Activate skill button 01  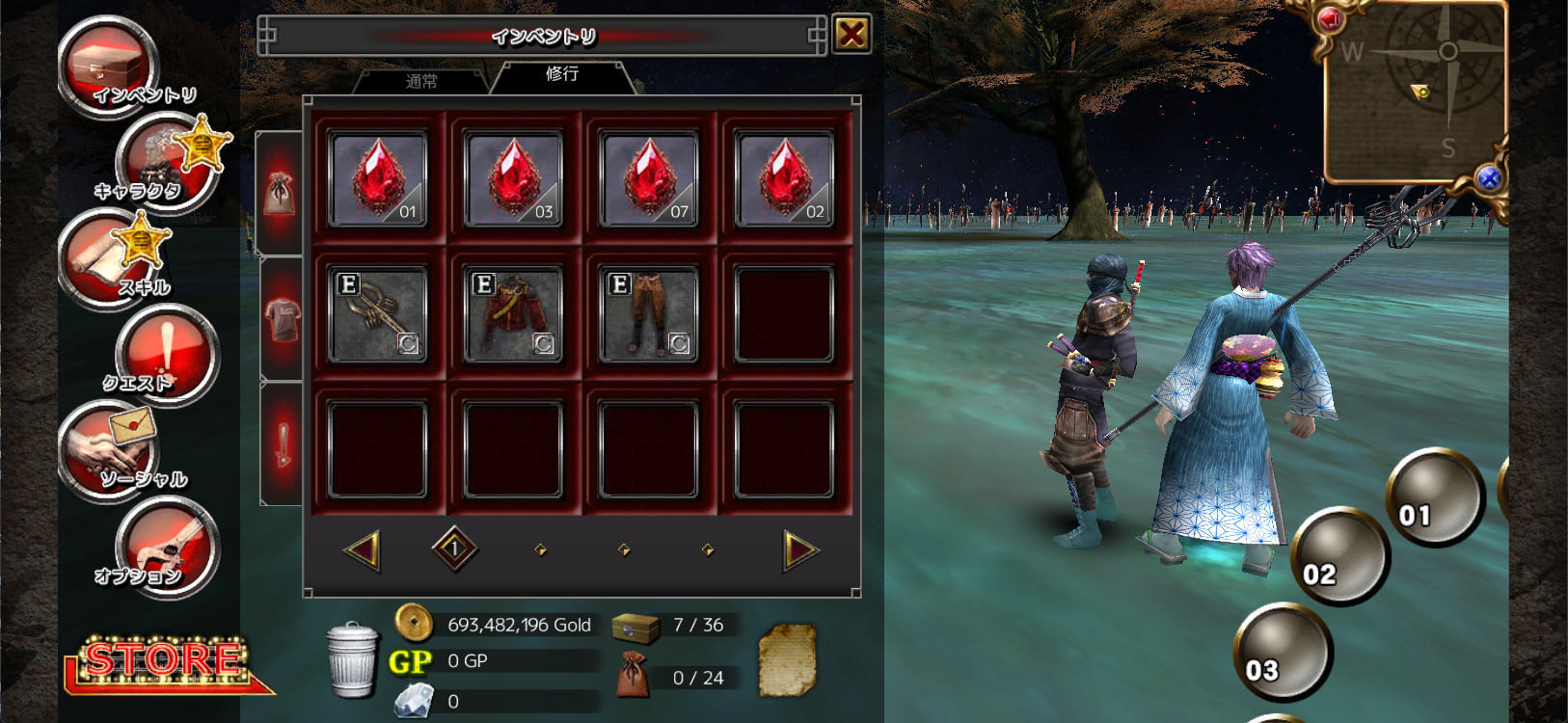click(1434, 496)
